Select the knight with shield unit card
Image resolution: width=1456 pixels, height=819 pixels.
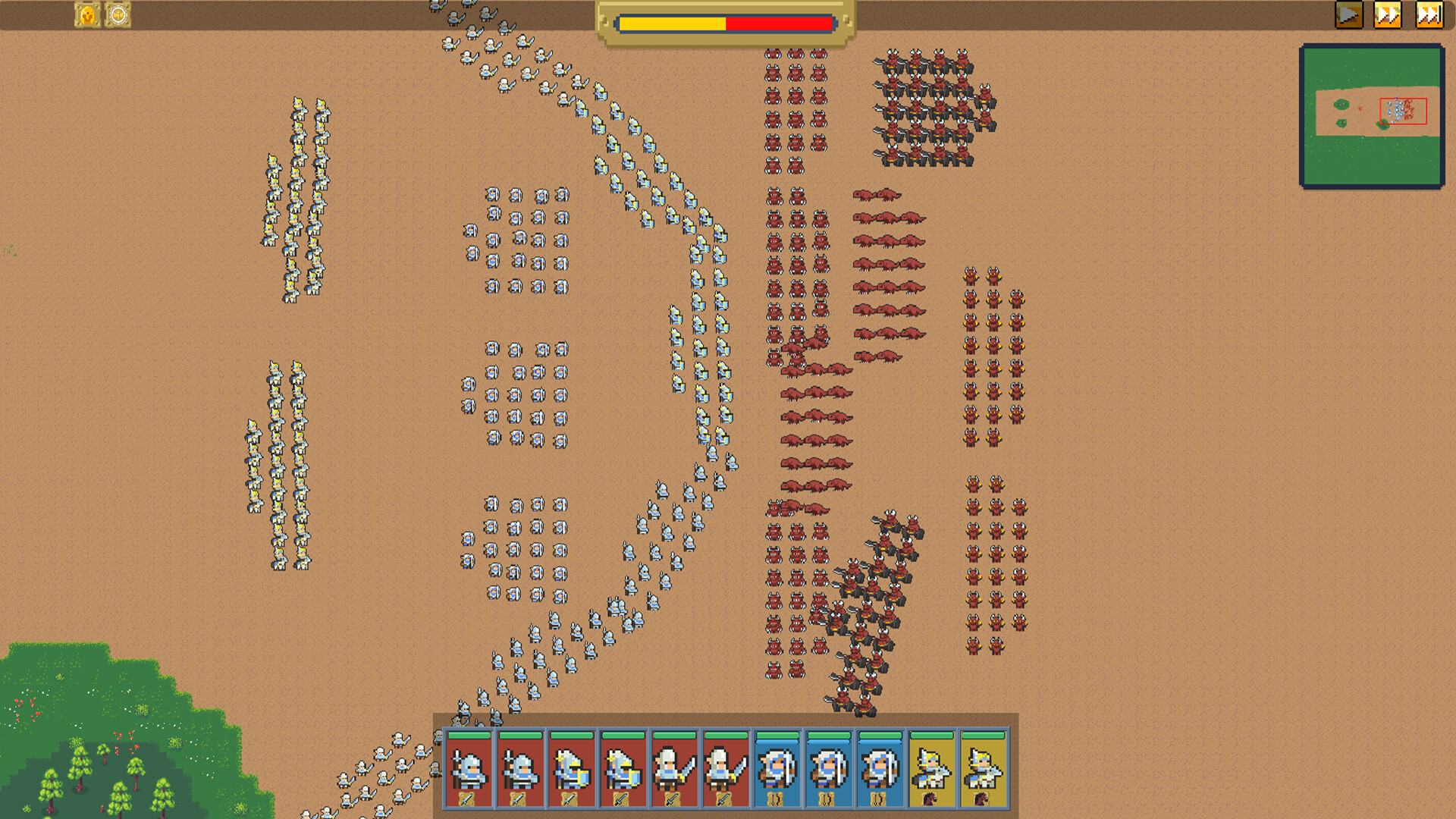point(571,767)
